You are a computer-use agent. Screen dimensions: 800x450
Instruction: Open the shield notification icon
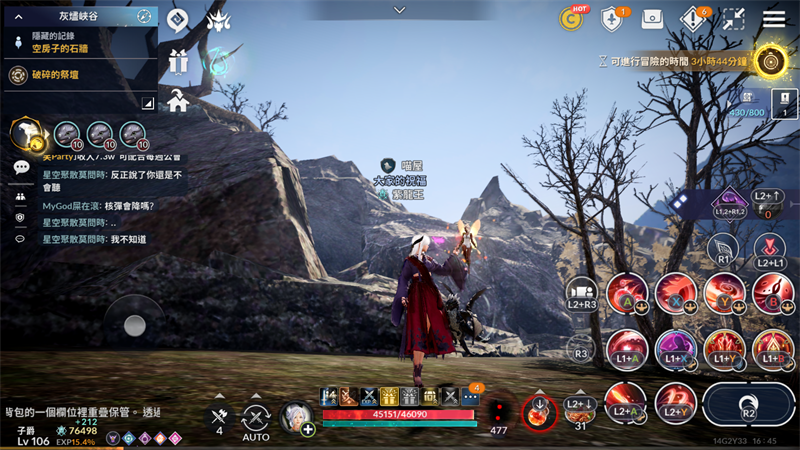[613, 18]
